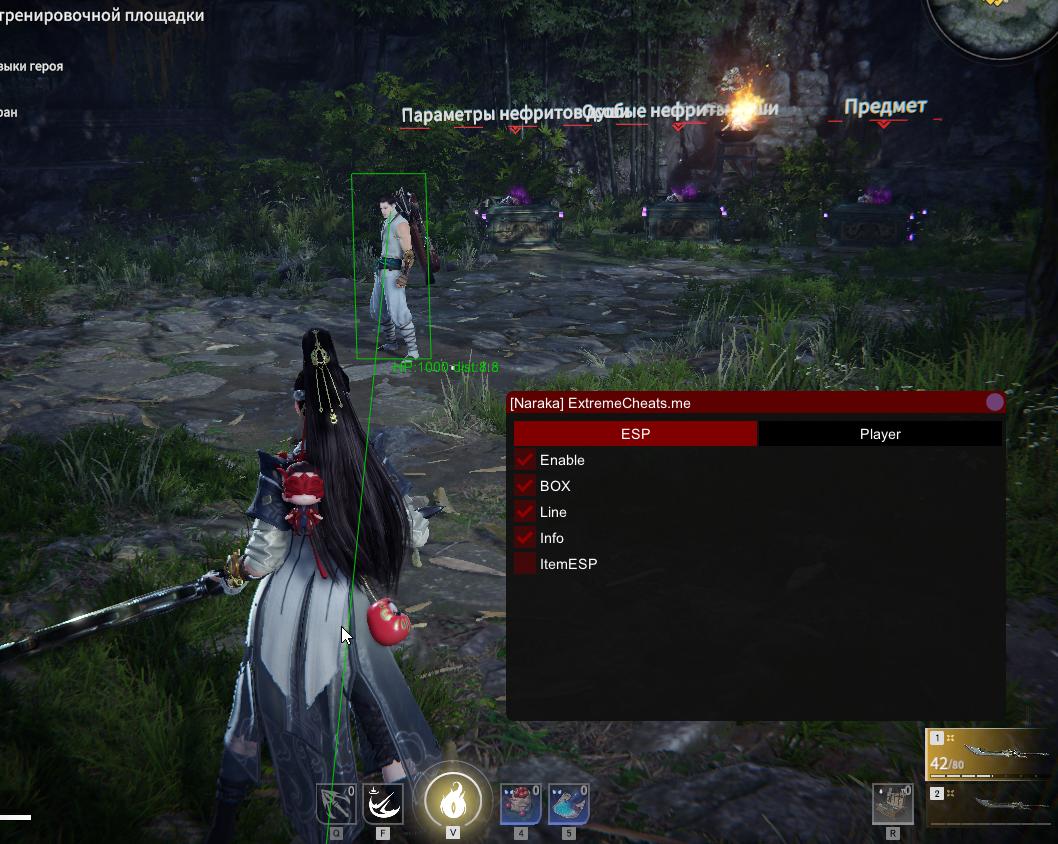Activate the white slash hero skill
The image size is (1058, 844).
tap(383, 803)
